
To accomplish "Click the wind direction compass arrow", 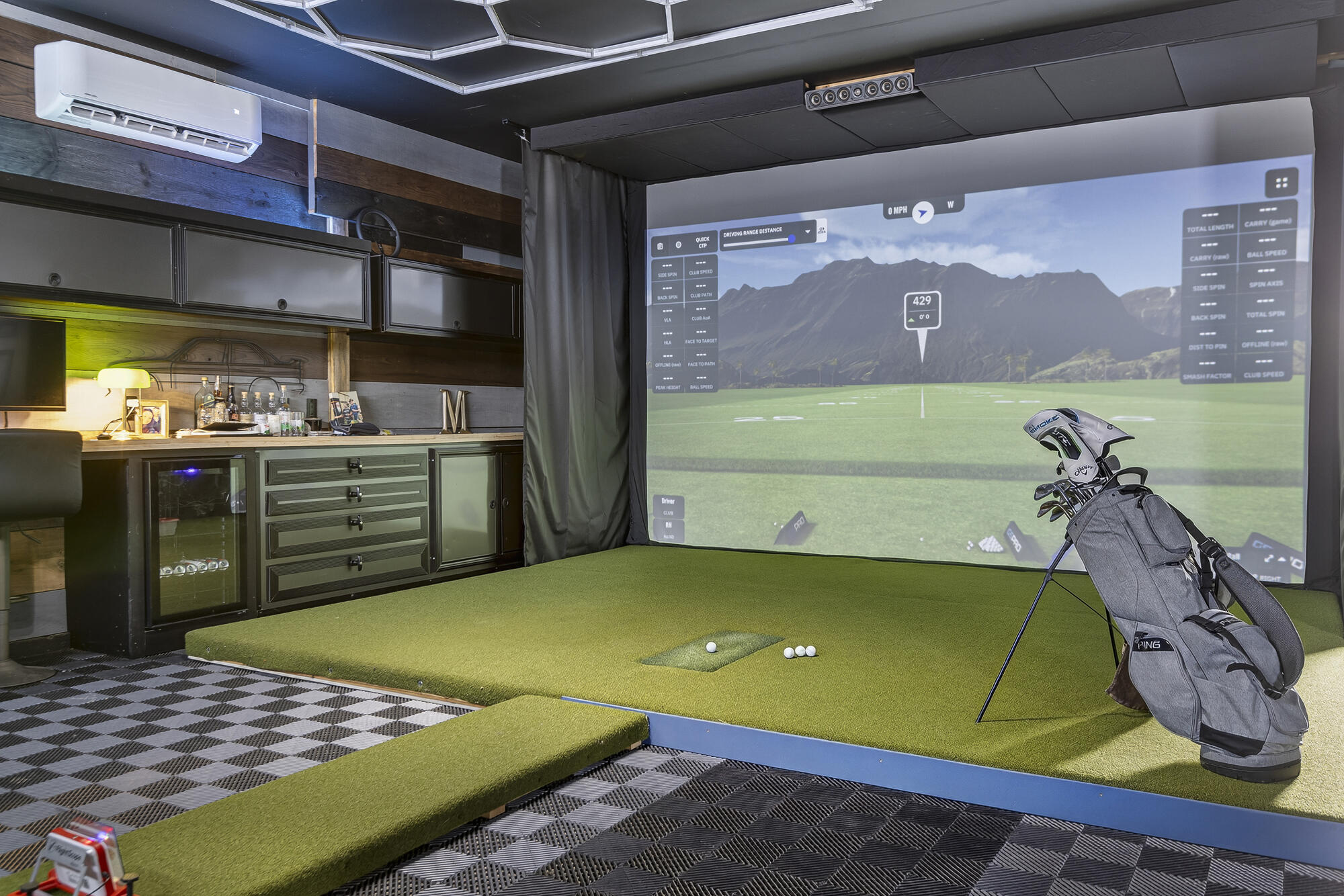I will click(923, 212).
